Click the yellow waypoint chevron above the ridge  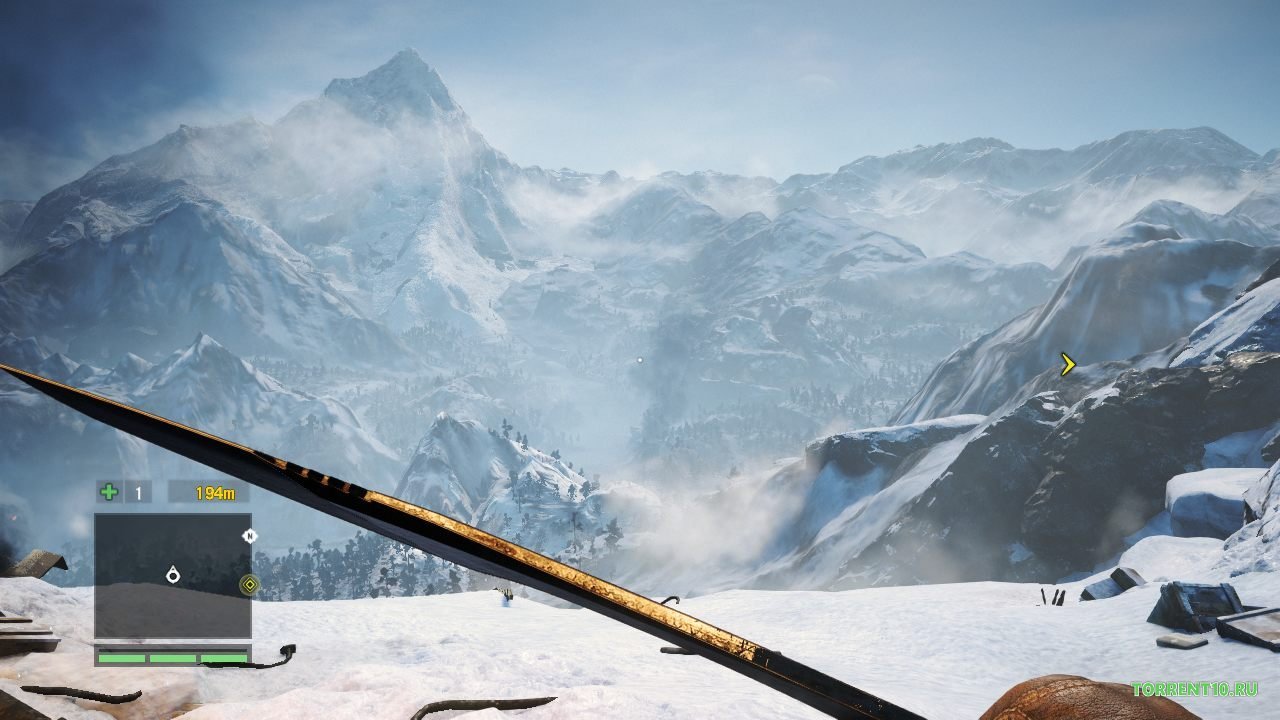point(1066,364)
